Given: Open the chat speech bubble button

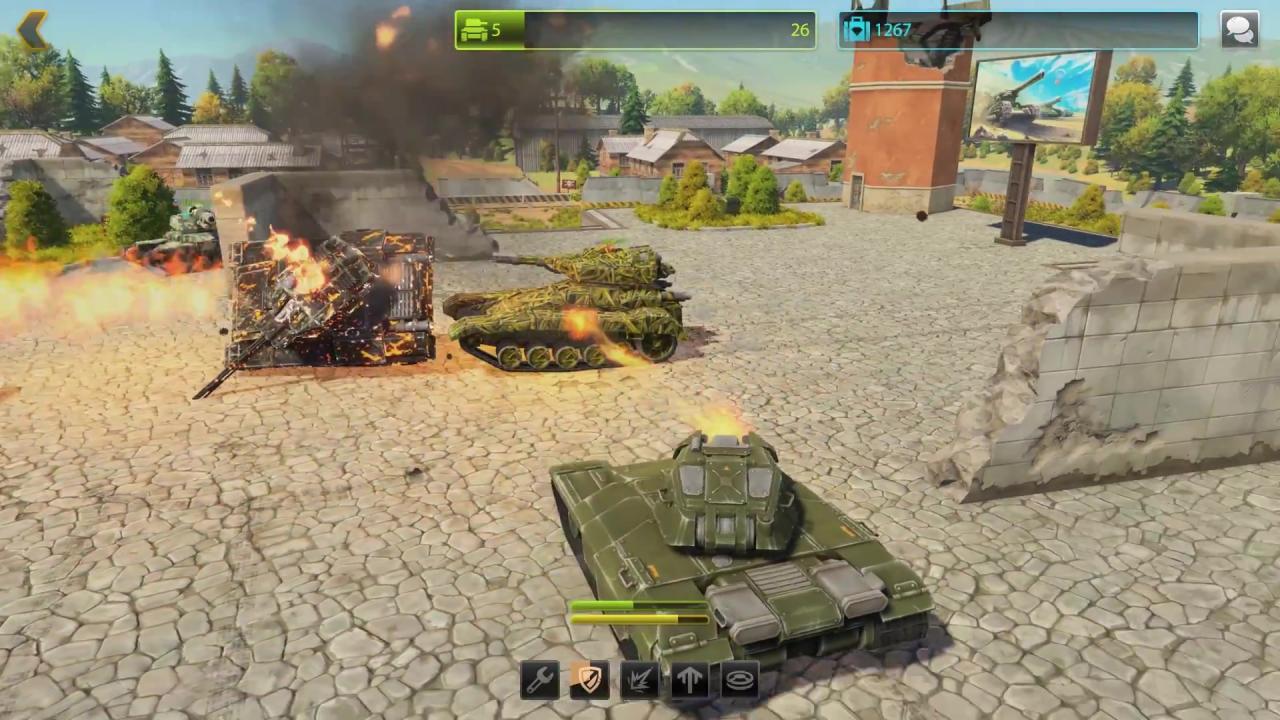Looking at the screenshot, I should coord(1239,30).
